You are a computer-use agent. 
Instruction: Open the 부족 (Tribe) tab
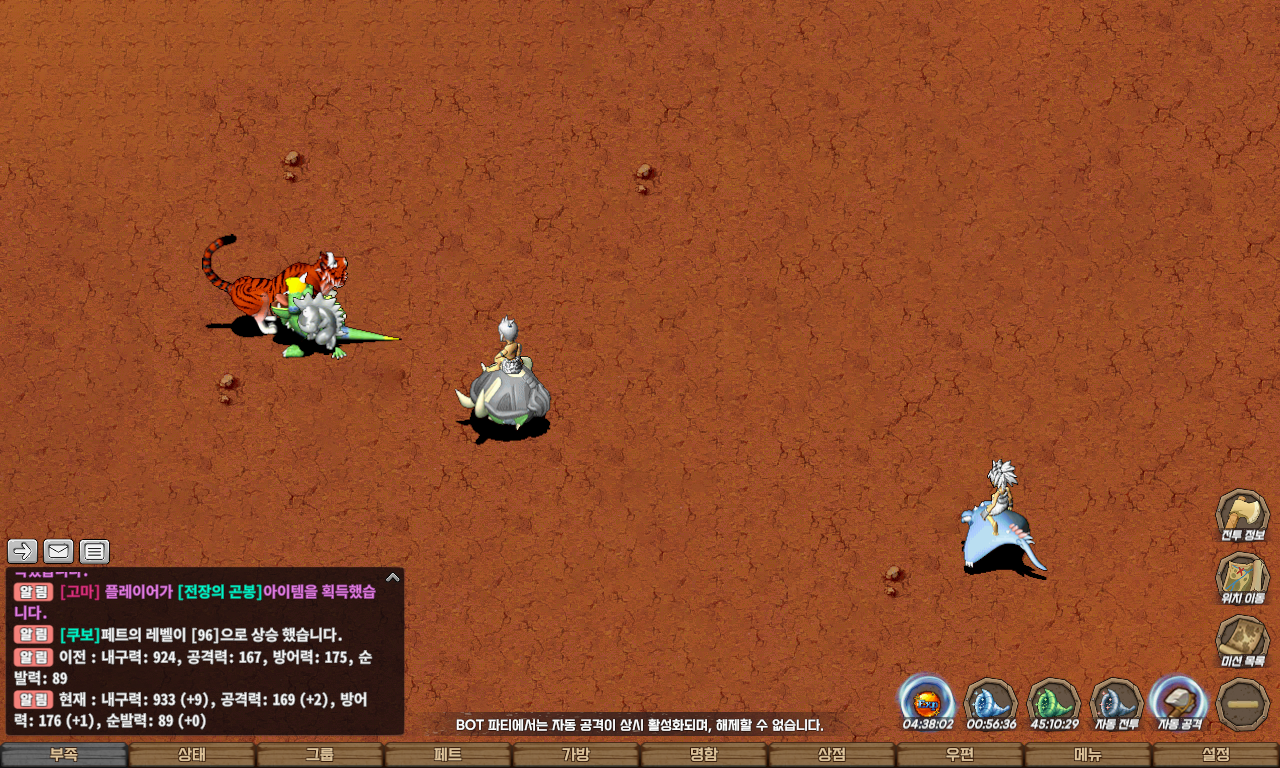(x=64, y=755)
